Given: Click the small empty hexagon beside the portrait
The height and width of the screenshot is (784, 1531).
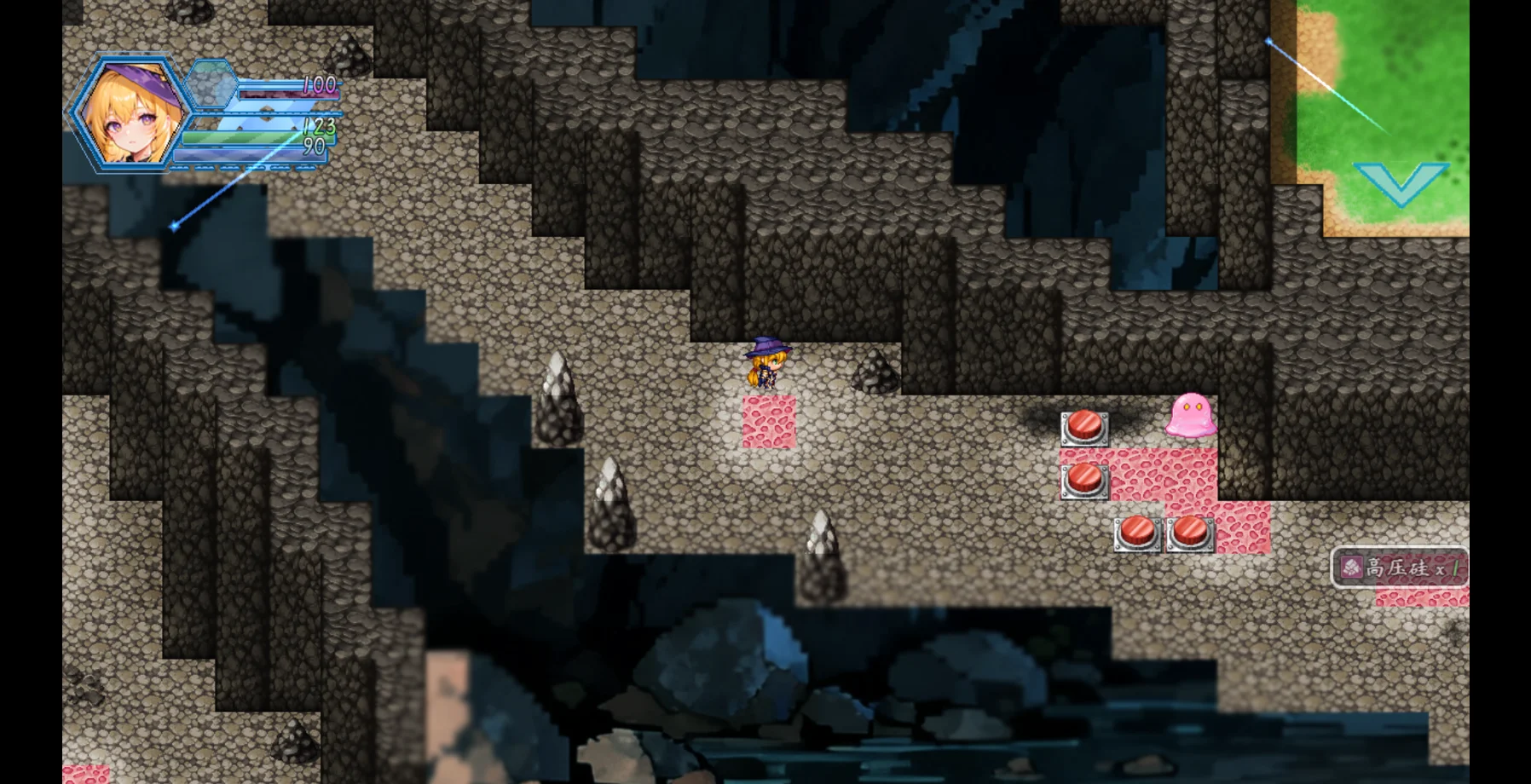Looking at the screenshot, I should click(x=211, y=84).
